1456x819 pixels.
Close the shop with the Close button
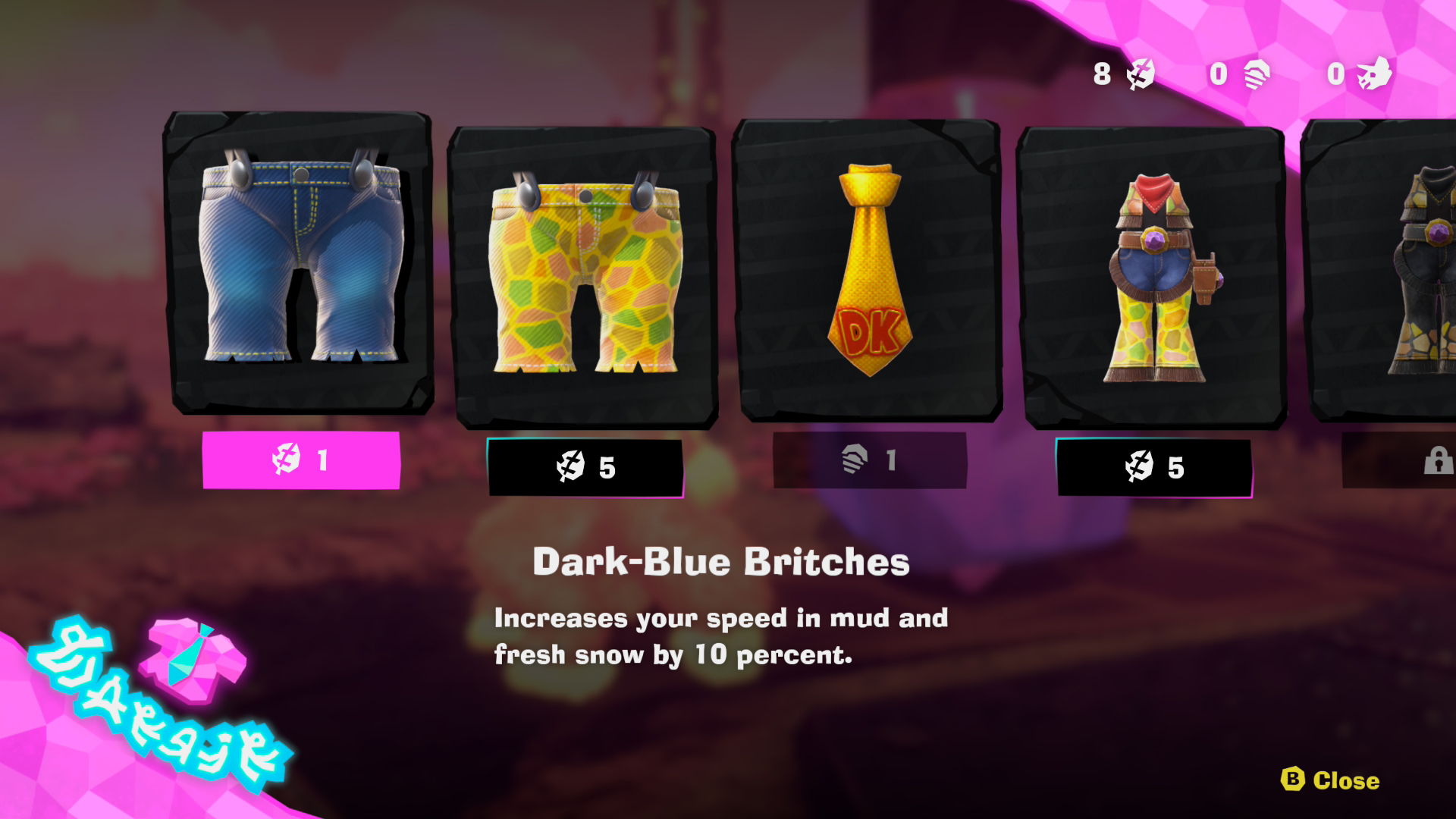1331,780
